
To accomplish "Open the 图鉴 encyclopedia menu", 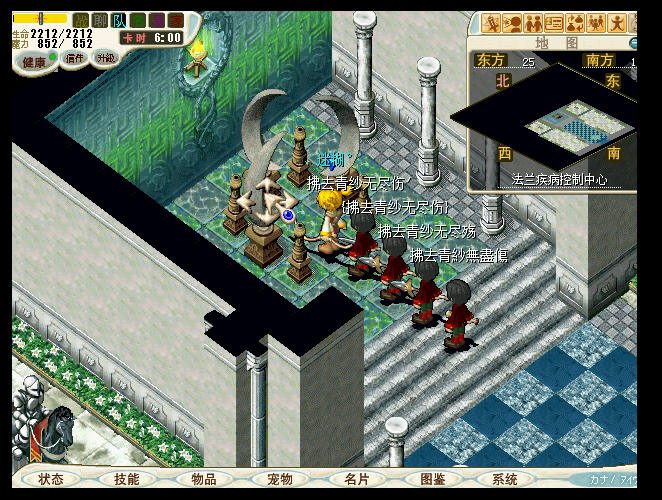I will (x=432, y=479).
